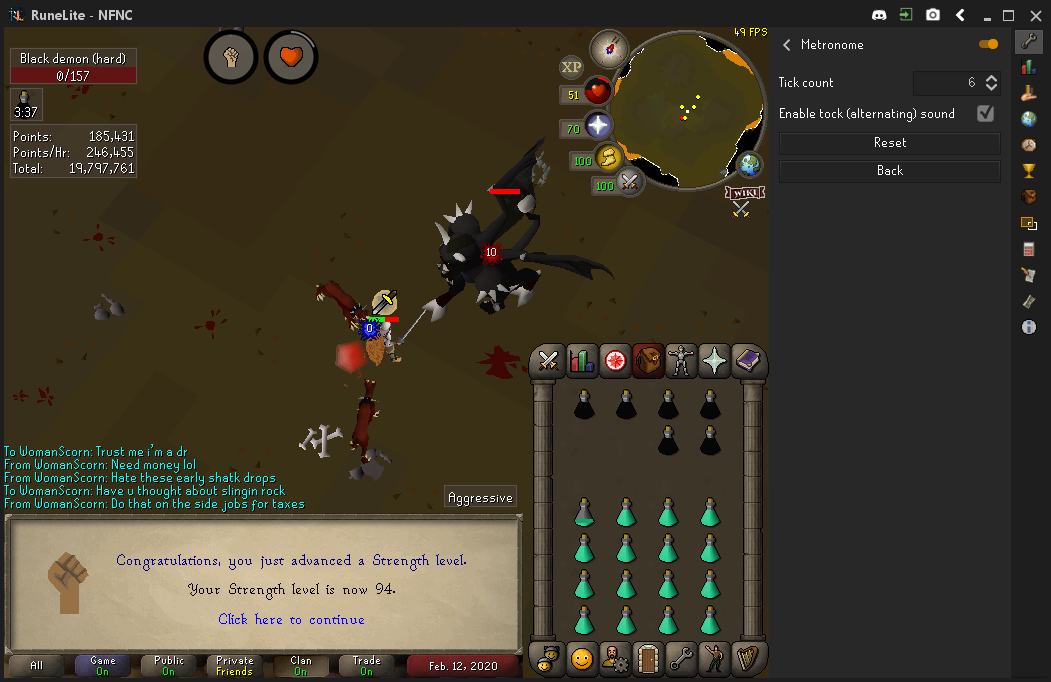Open the world map globe

(750, 164)
